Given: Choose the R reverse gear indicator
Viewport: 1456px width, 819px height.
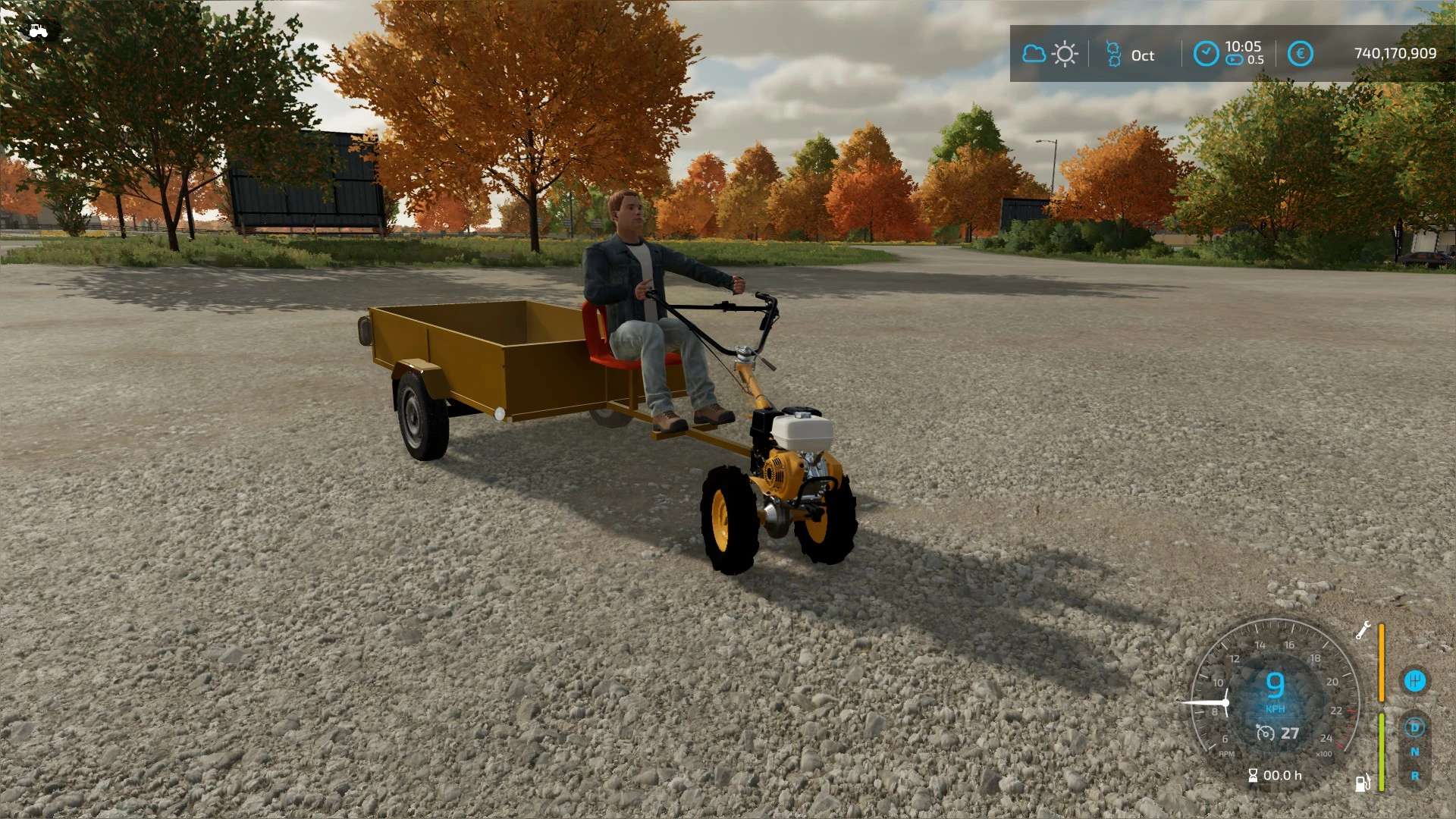Looking at the screenshot, I should point(1414,777).
